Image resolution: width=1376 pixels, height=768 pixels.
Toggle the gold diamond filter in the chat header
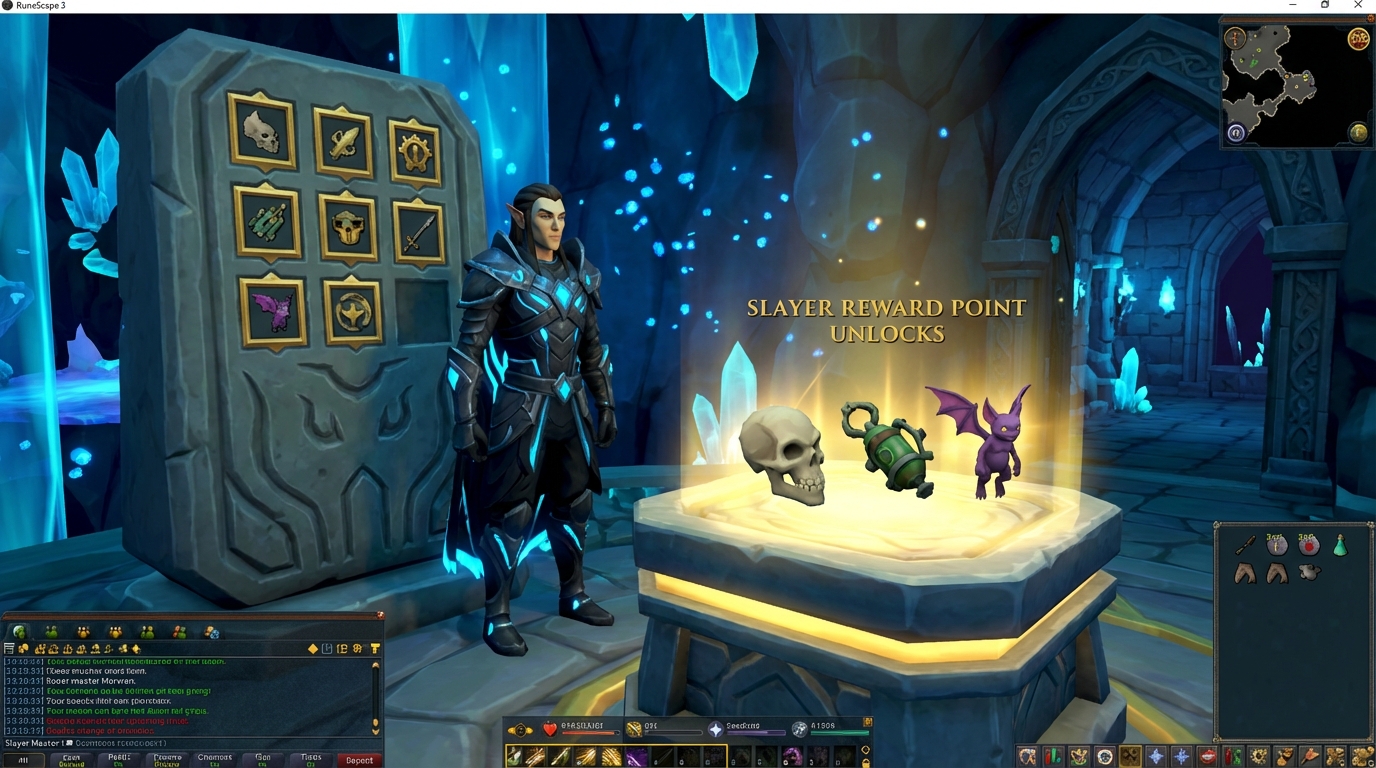click(311, 648)
